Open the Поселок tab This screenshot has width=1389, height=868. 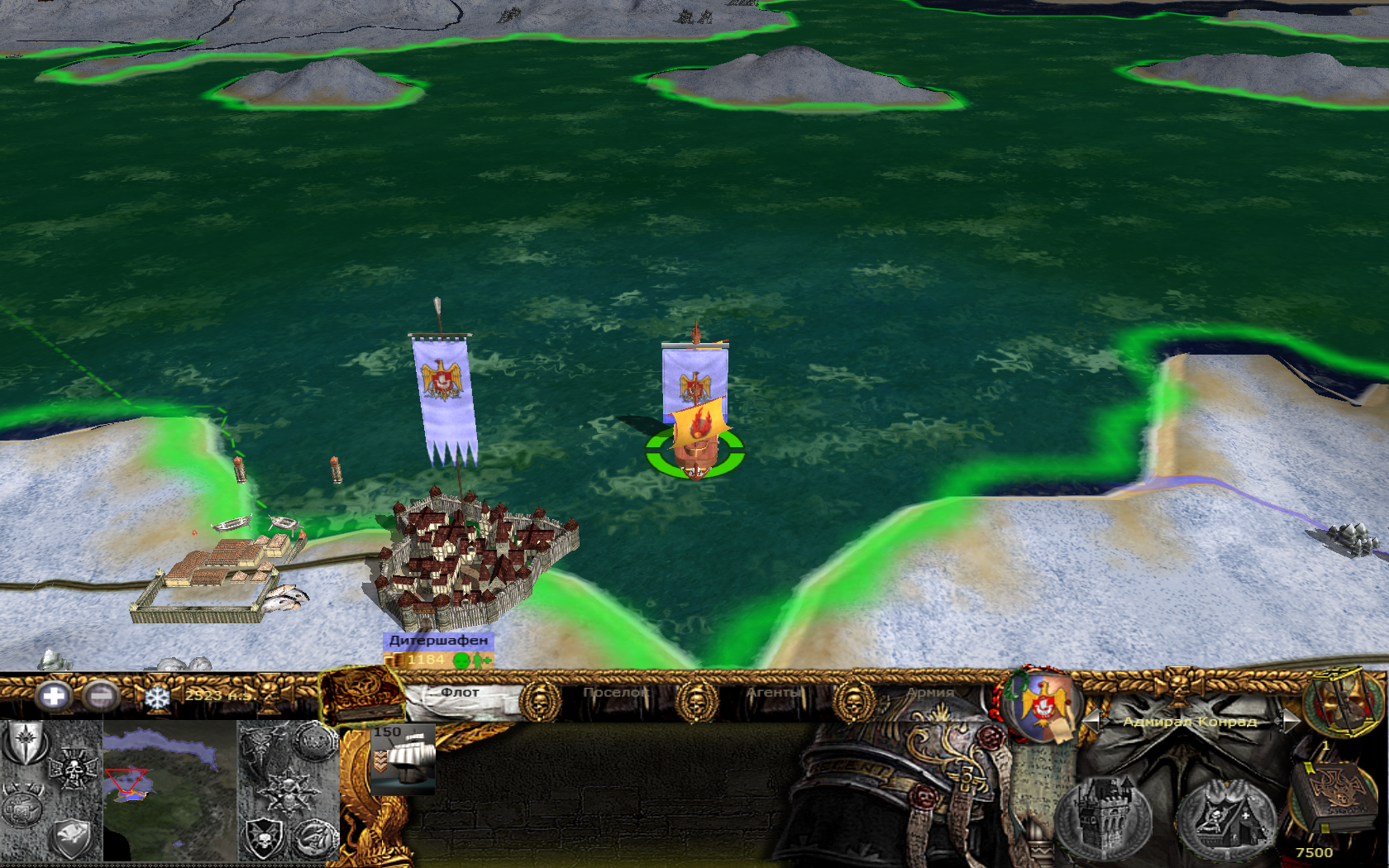(615, 693)
